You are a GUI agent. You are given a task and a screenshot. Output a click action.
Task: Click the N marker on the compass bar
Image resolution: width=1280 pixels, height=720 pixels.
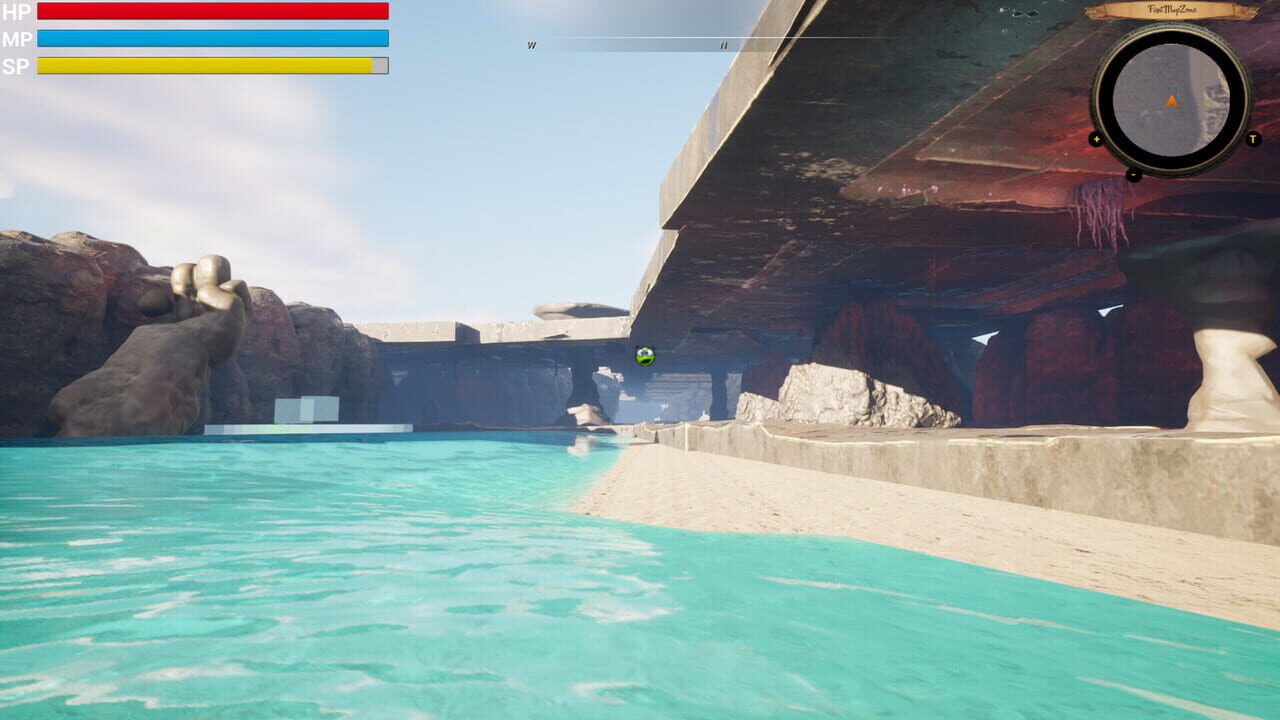click(x=722, y=45)
